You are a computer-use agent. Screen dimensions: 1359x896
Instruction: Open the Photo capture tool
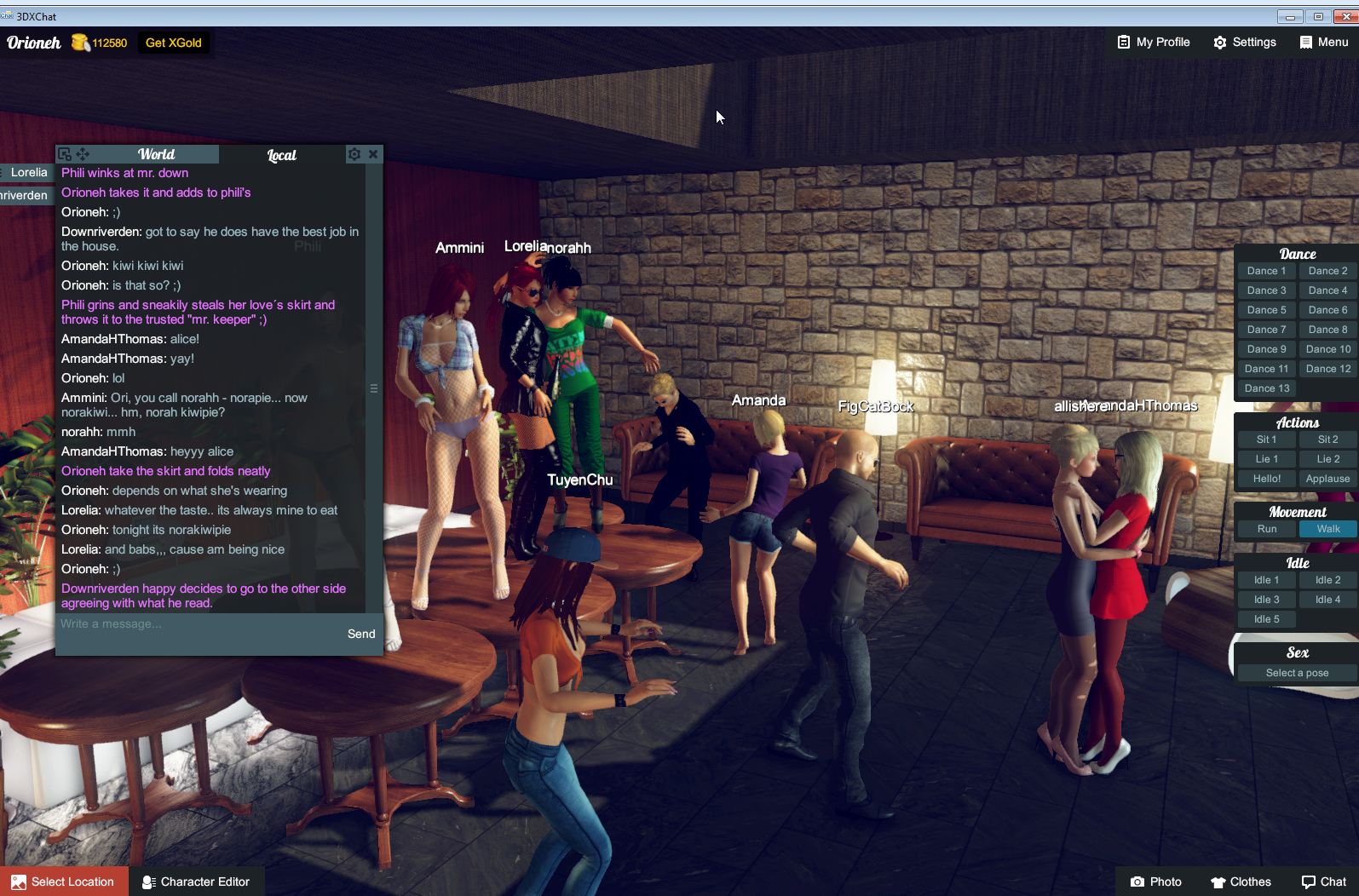click(x=1155, y=882)
